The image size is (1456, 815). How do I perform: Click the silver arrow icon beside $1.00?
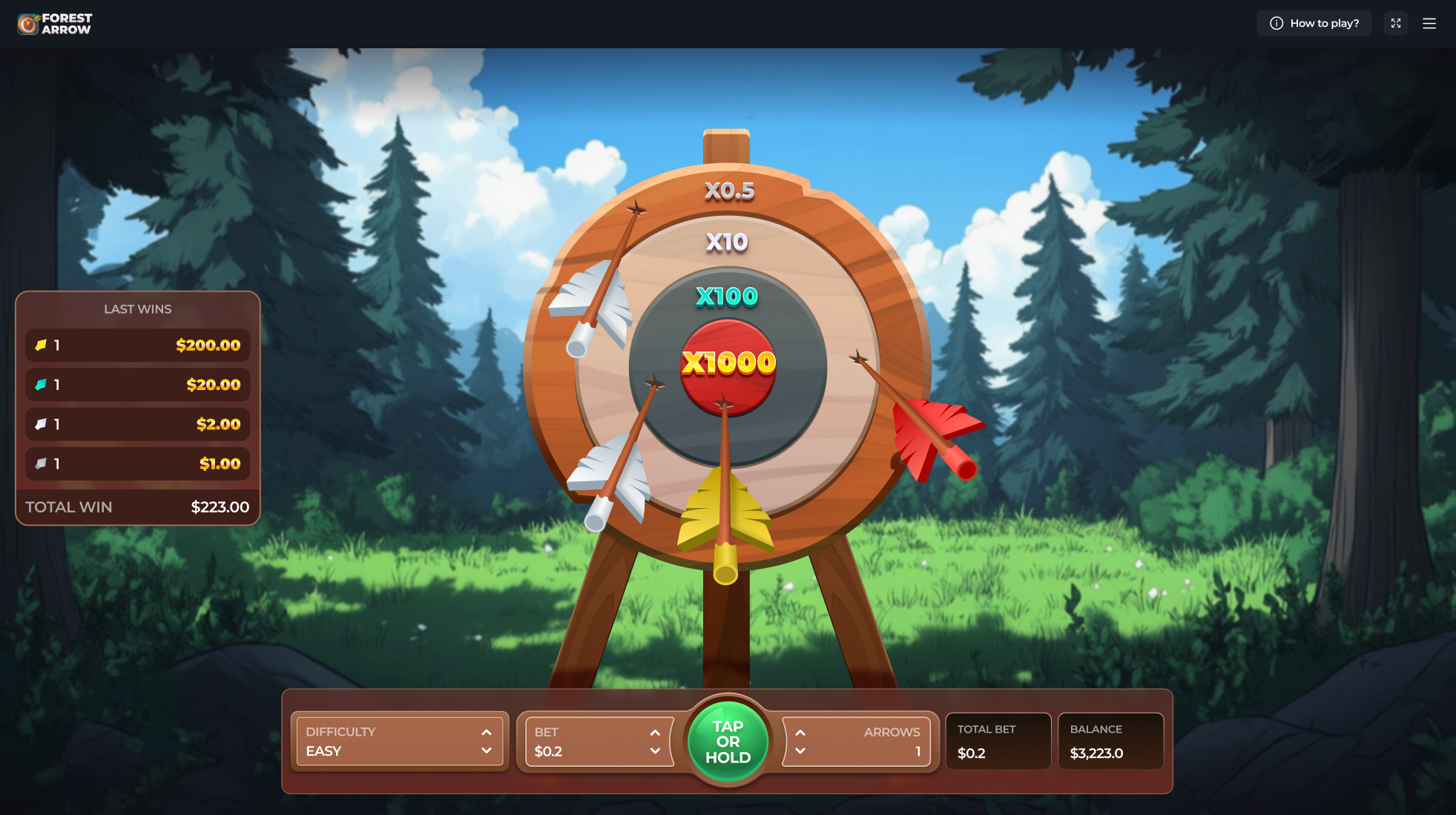tap(42, 463)
